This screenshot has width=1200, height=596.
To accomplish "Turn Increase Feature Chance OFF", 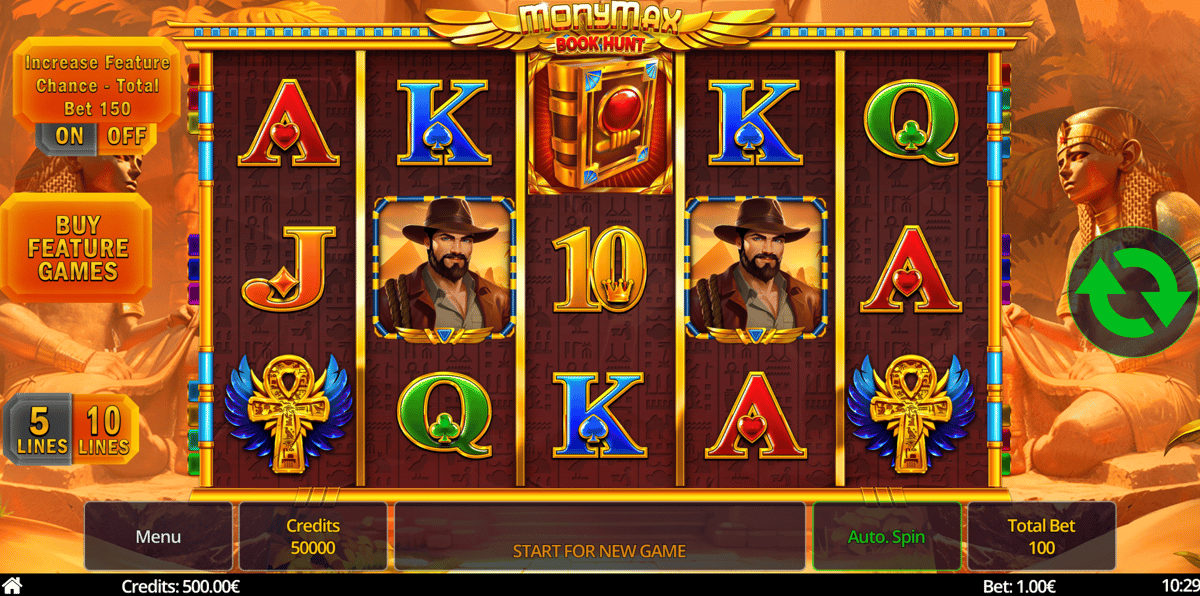I will pos(126,136).
